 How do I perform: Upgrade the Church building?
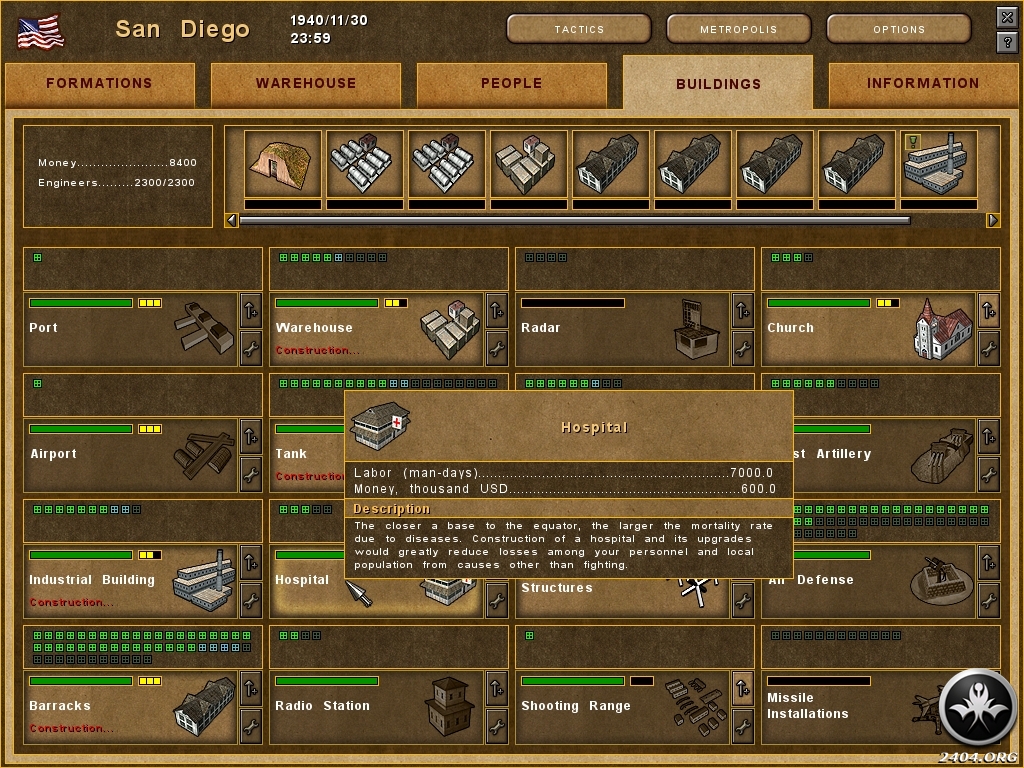[988, 311]
